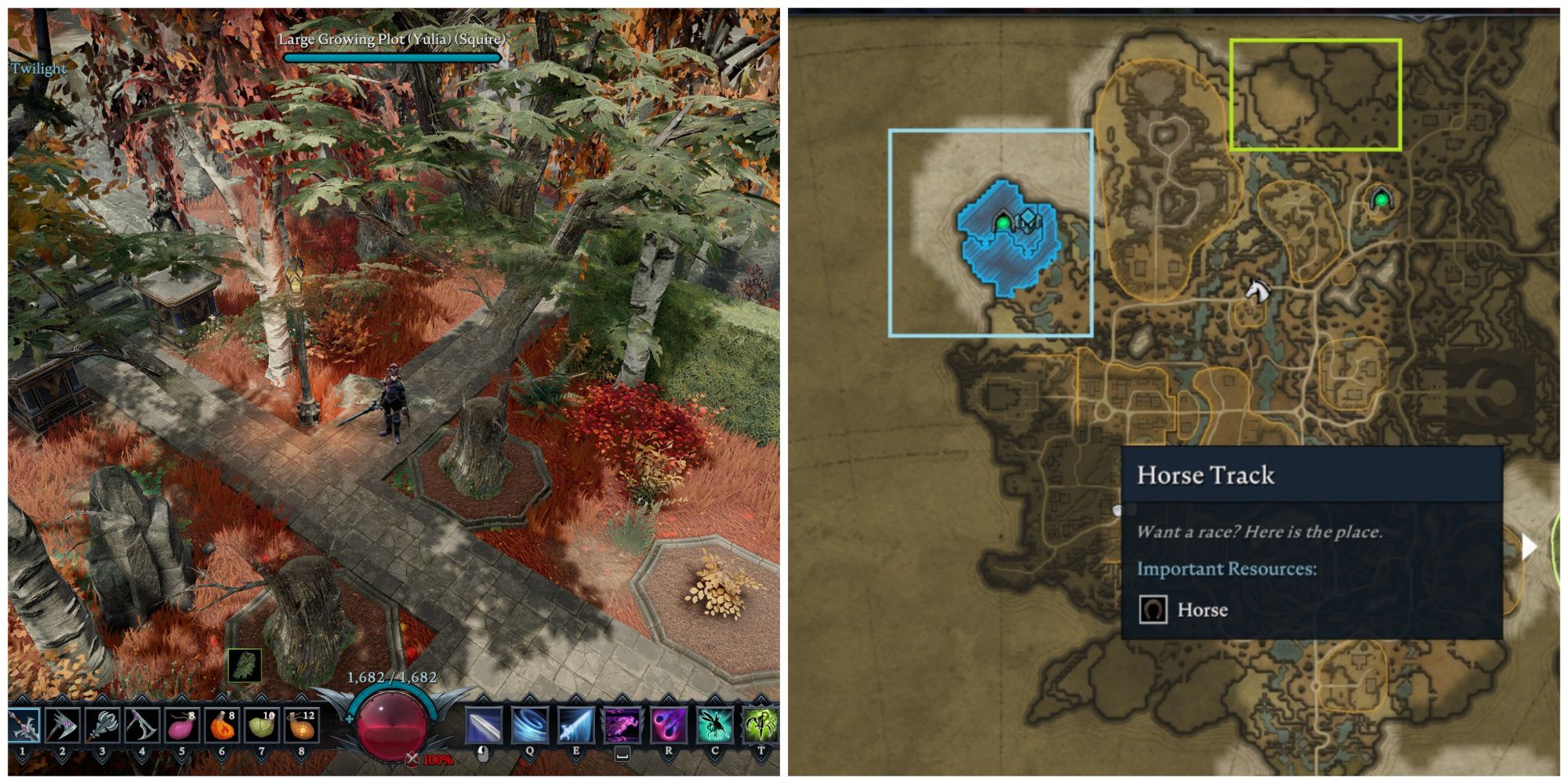This screenshot has width=1568, height=784.
Task: Click the Large Growing Plot progress bar
Action: click(392, 57)
